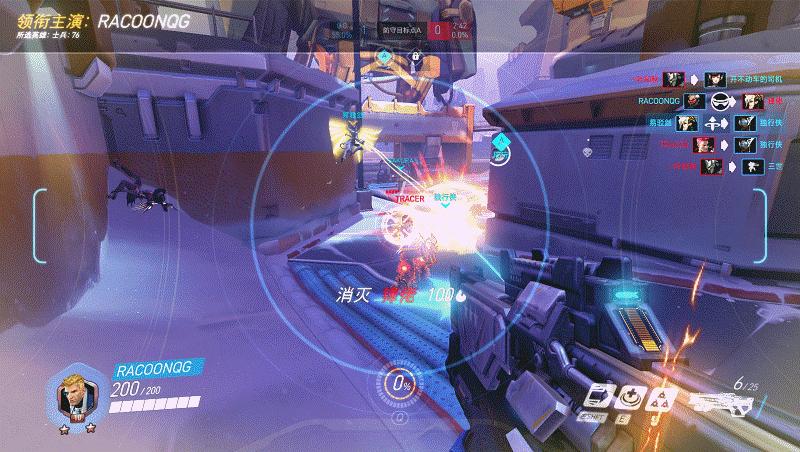This screenshot has height=452, width=800.
Task: Open the ultimate charge meter showing 0%
Action: pos(402,383)
